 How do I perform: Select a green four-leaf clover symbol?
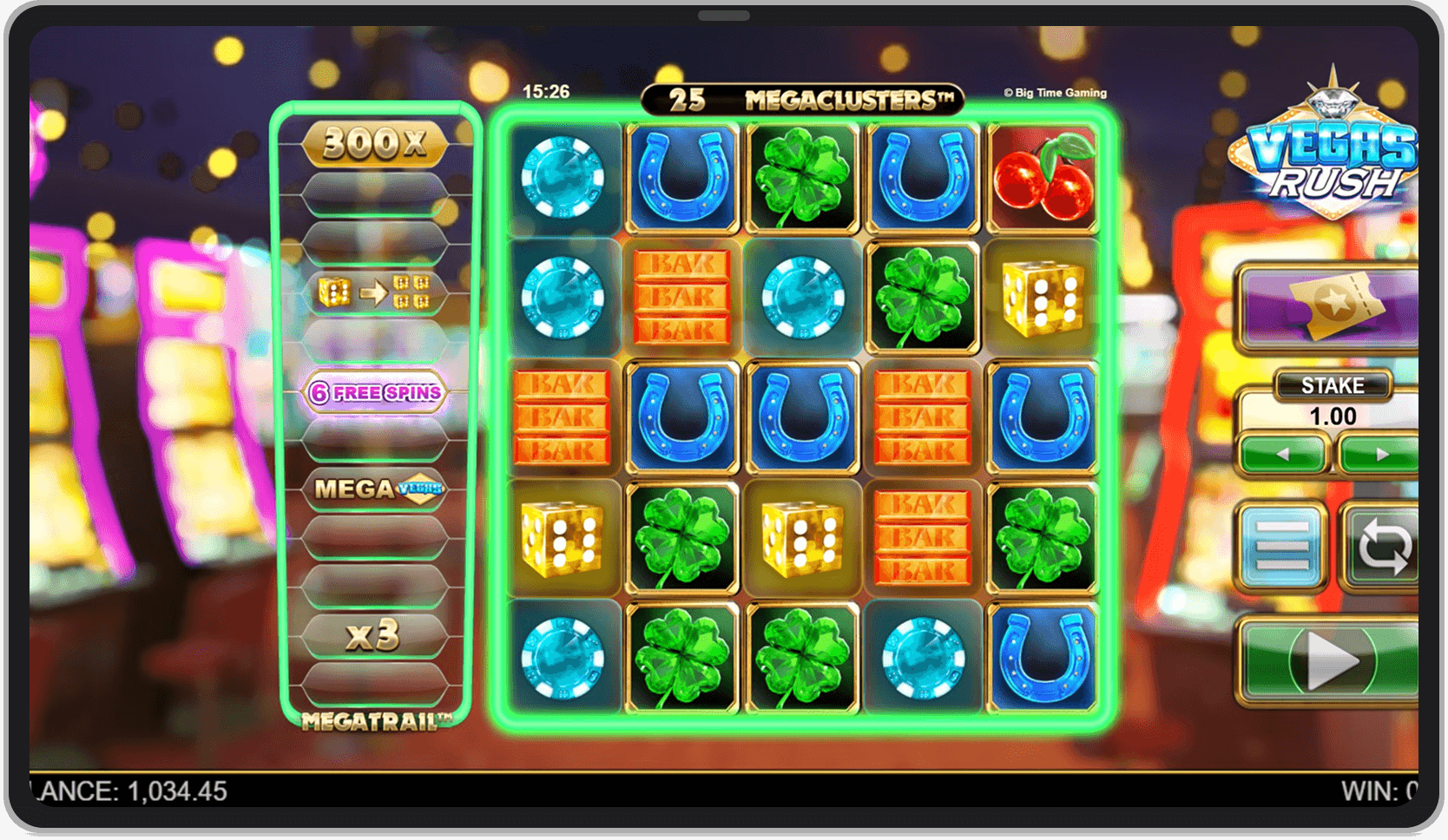[x=803, y=176]
